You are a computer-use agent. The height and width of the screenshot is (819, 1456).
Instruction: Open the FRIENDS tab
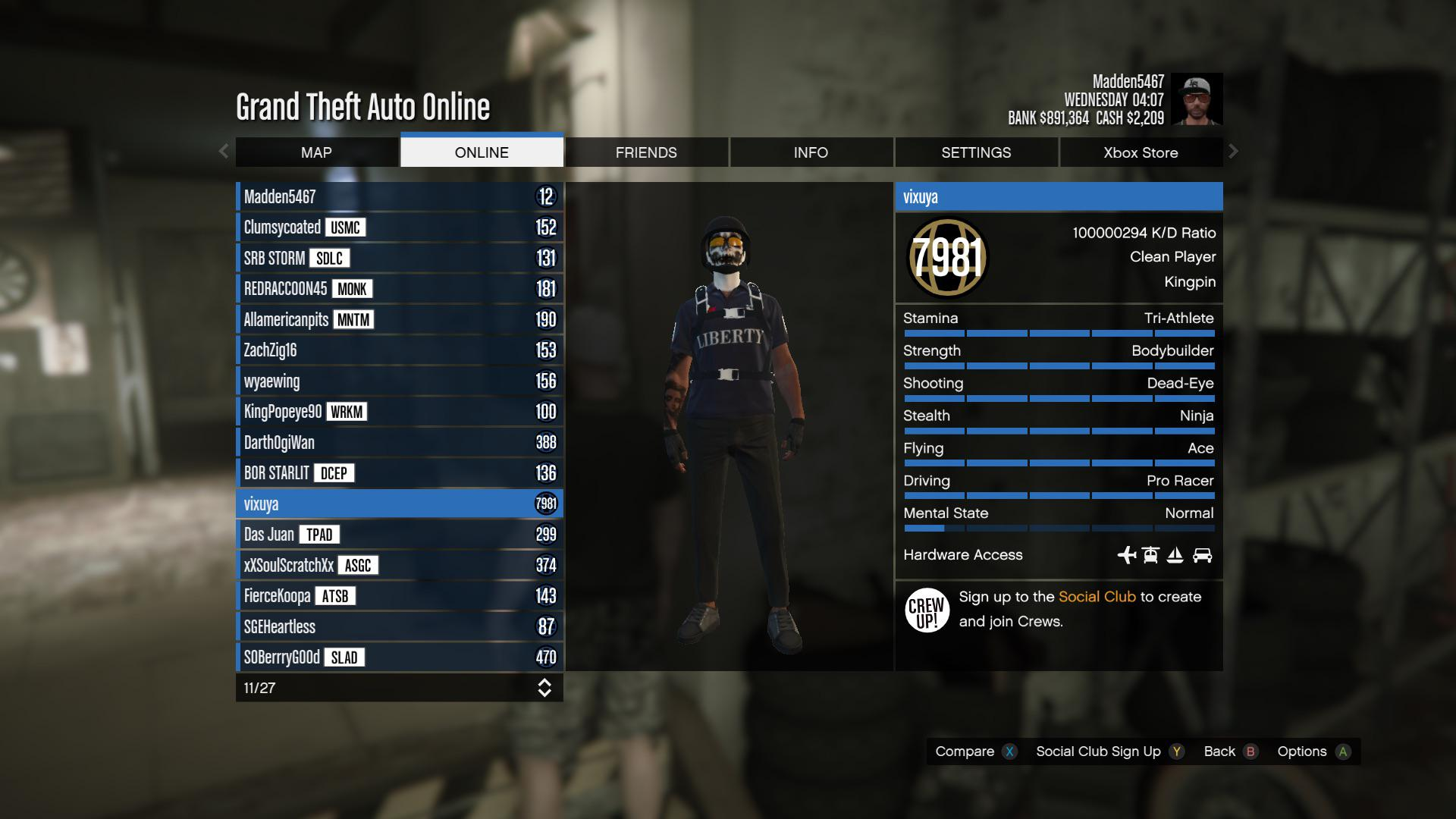click(x=646, y=152)
